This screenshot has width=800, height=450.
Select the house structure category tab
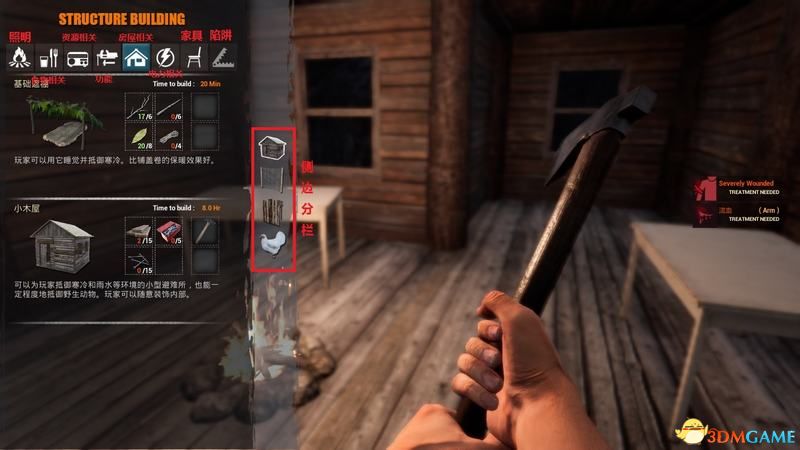pos(135,57)
